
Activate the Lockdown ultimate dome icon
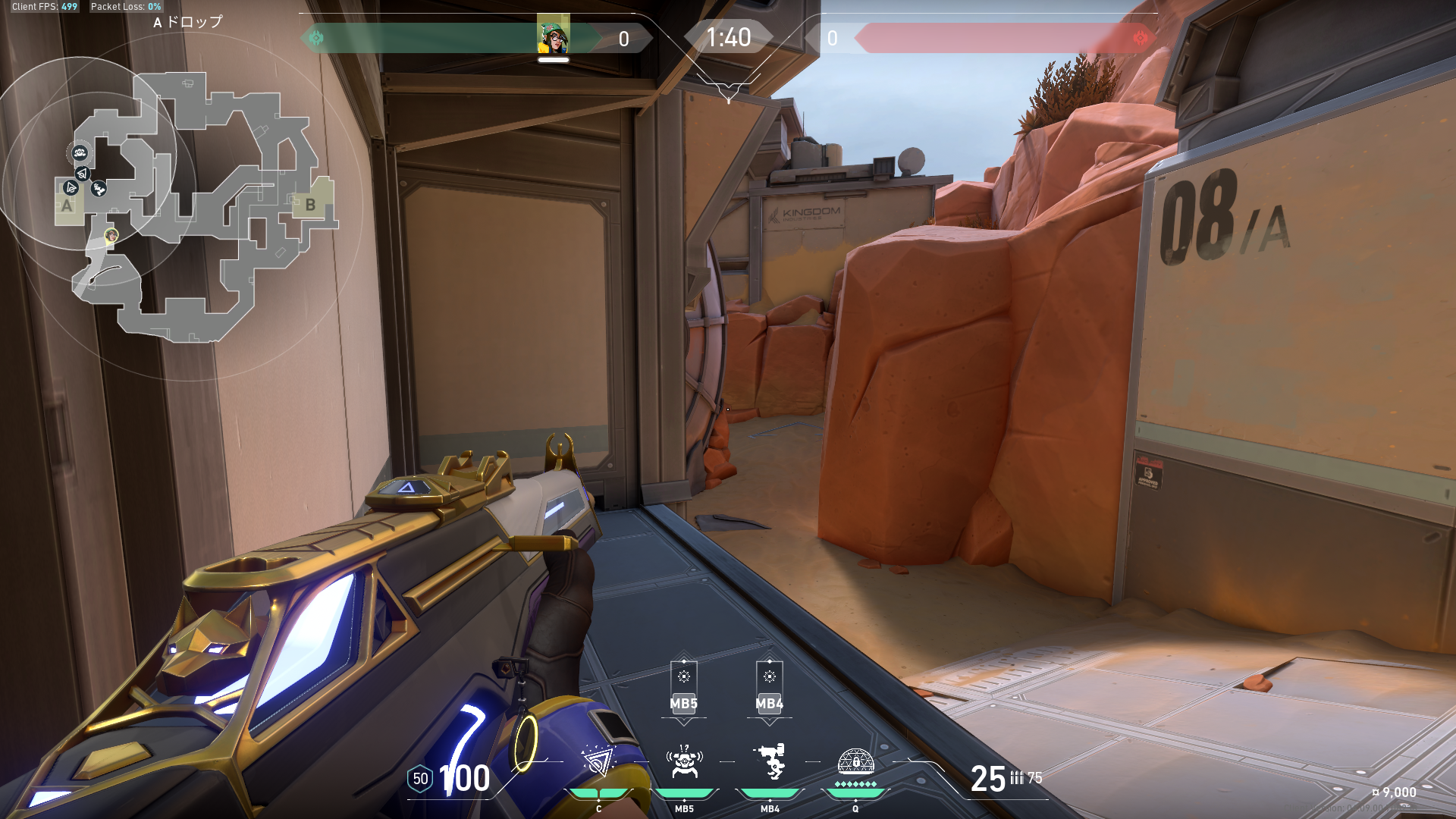[855, 761]
